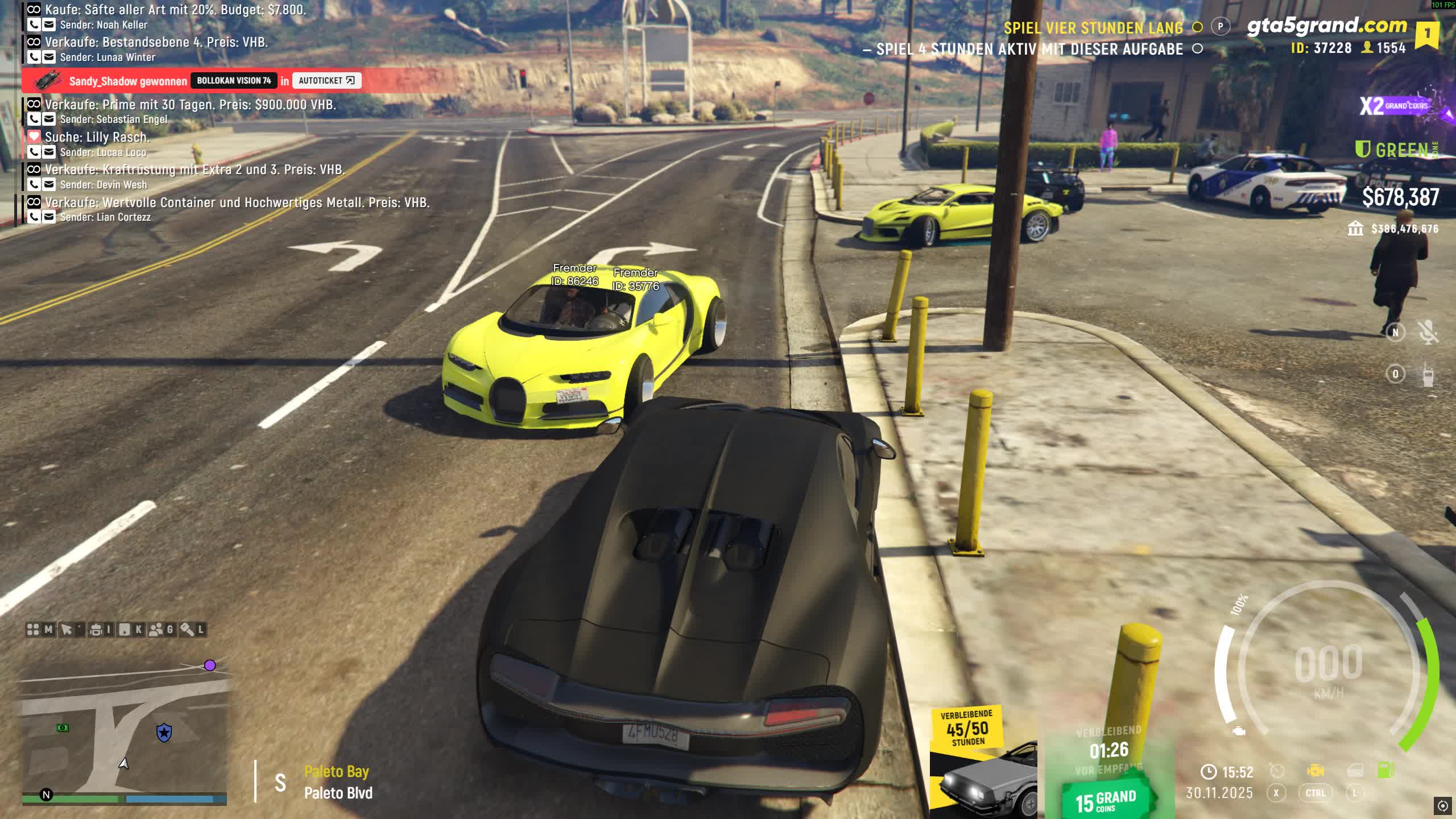Send a message to Lunaa Winter
This screenshot has height=819, width=1456.
click(x=49, y=57)
